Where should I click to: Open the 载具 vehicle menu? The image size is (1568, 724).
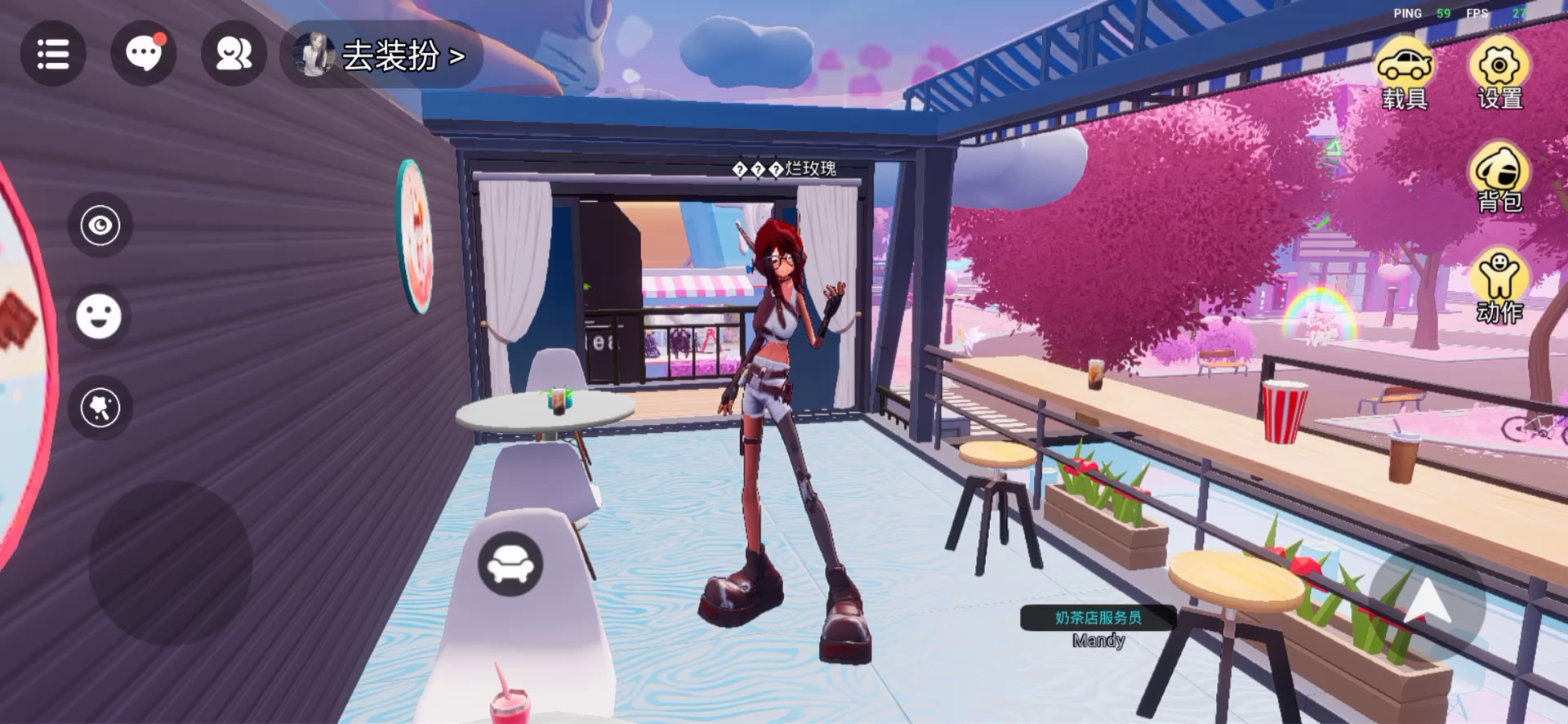[x=1404, y=75]
